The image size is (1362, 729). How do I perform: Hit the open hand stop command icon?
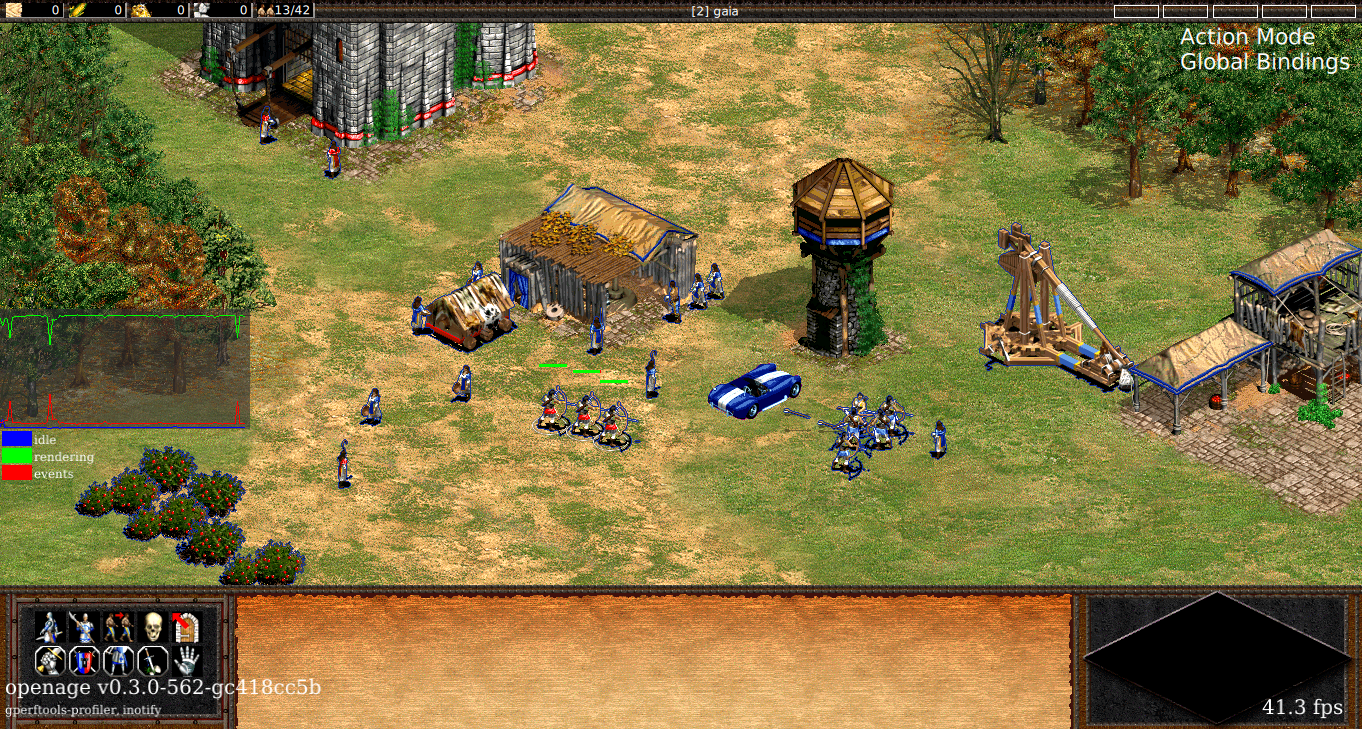click(x=186, y=661)
